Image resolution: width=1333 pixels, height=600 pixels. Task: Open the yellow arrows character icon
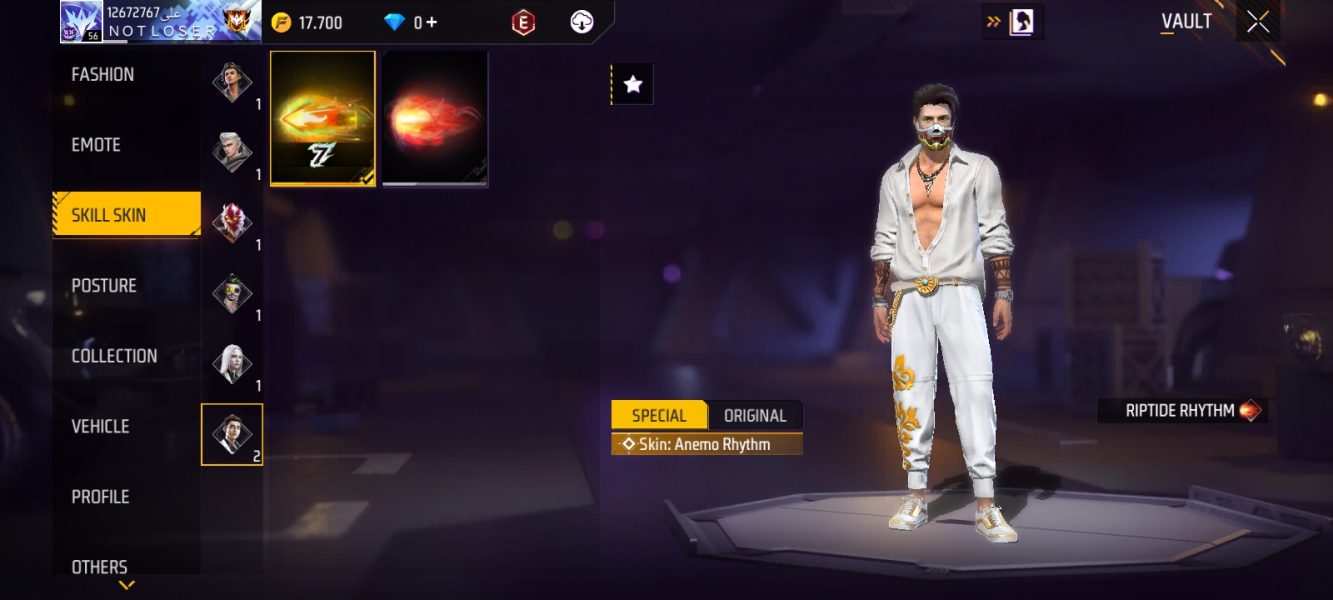pos(1013,21)
